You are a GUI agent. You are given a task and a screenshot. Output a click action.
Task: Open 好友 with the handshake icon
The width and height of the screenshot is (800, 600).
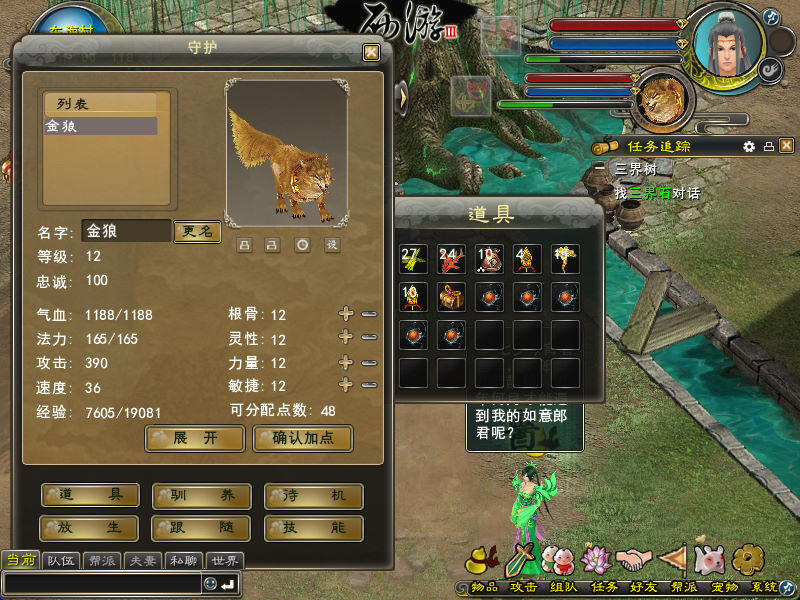point(632,560)
